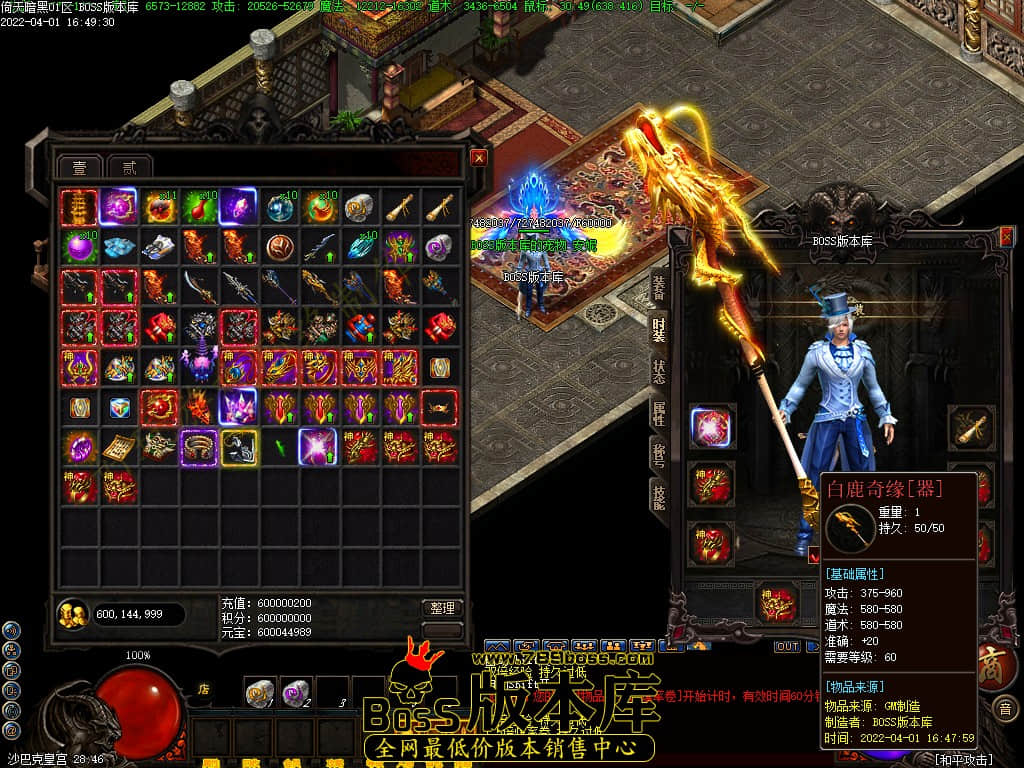Select the golden parchment scroll in bag
Image resolution: width=1024 pixels, height=768 pixels.
pos(119,447)
